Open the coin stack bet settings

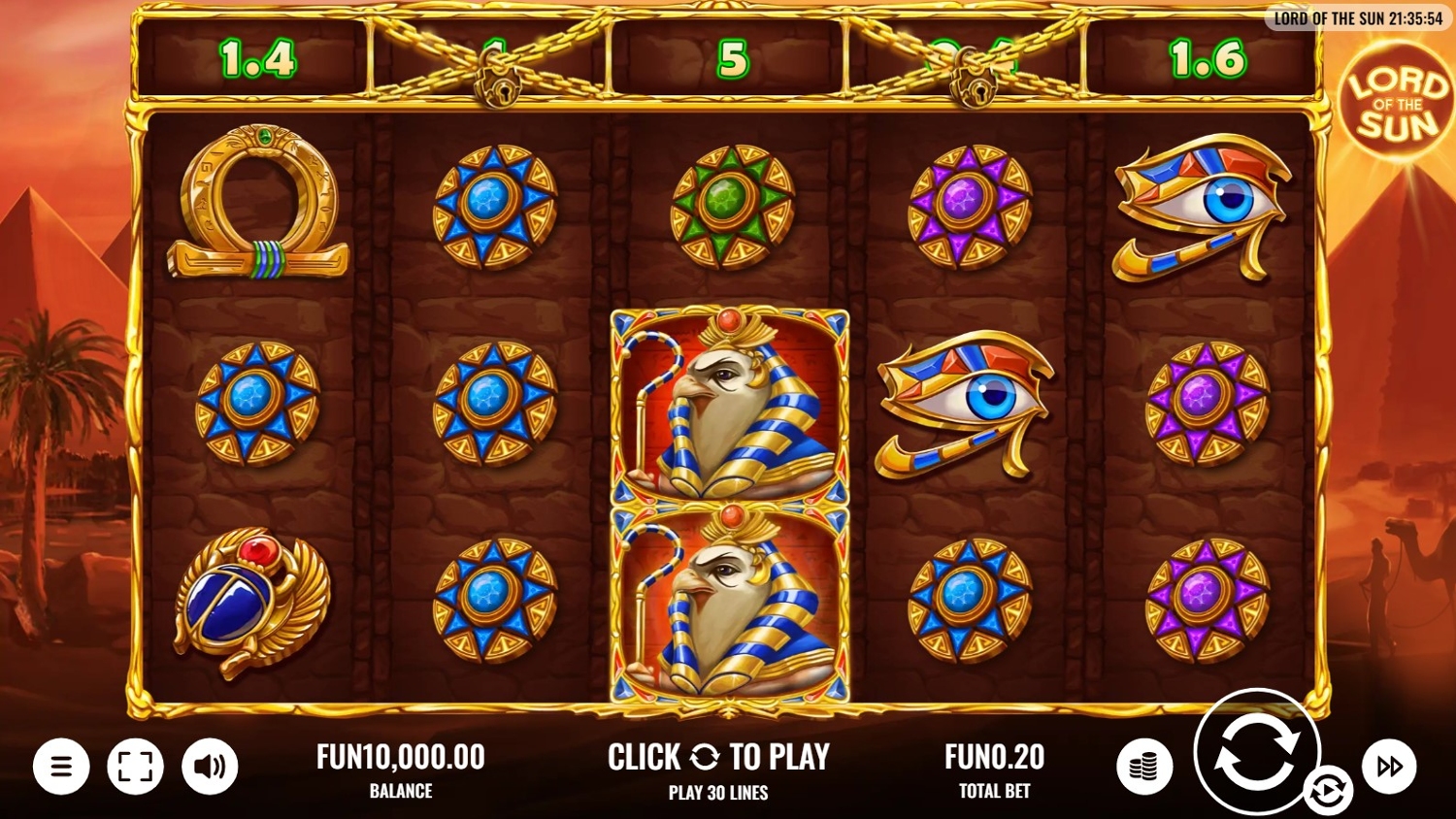[x=1144, y=767]
